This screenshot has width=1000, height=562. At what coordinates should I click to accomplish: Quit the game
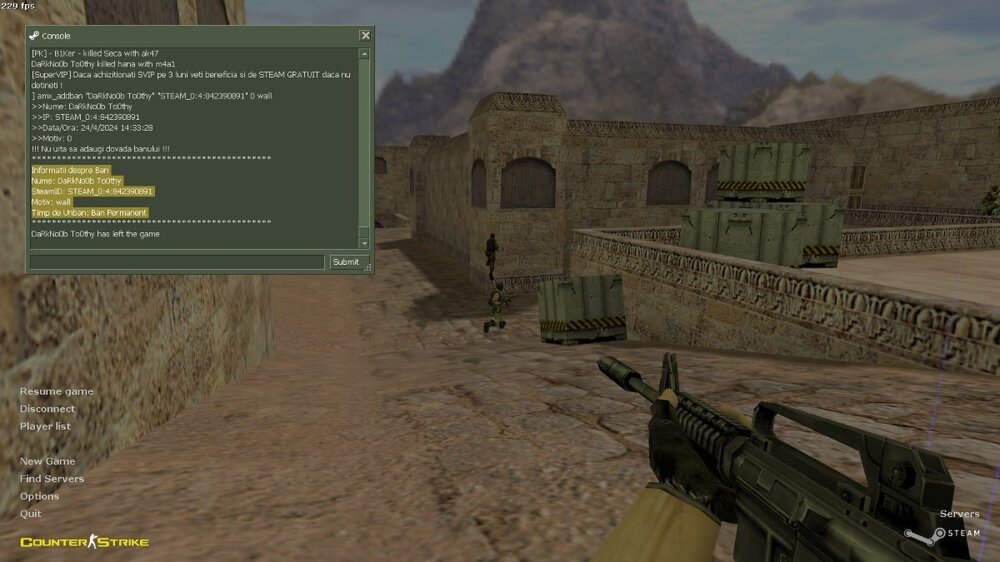30,514
